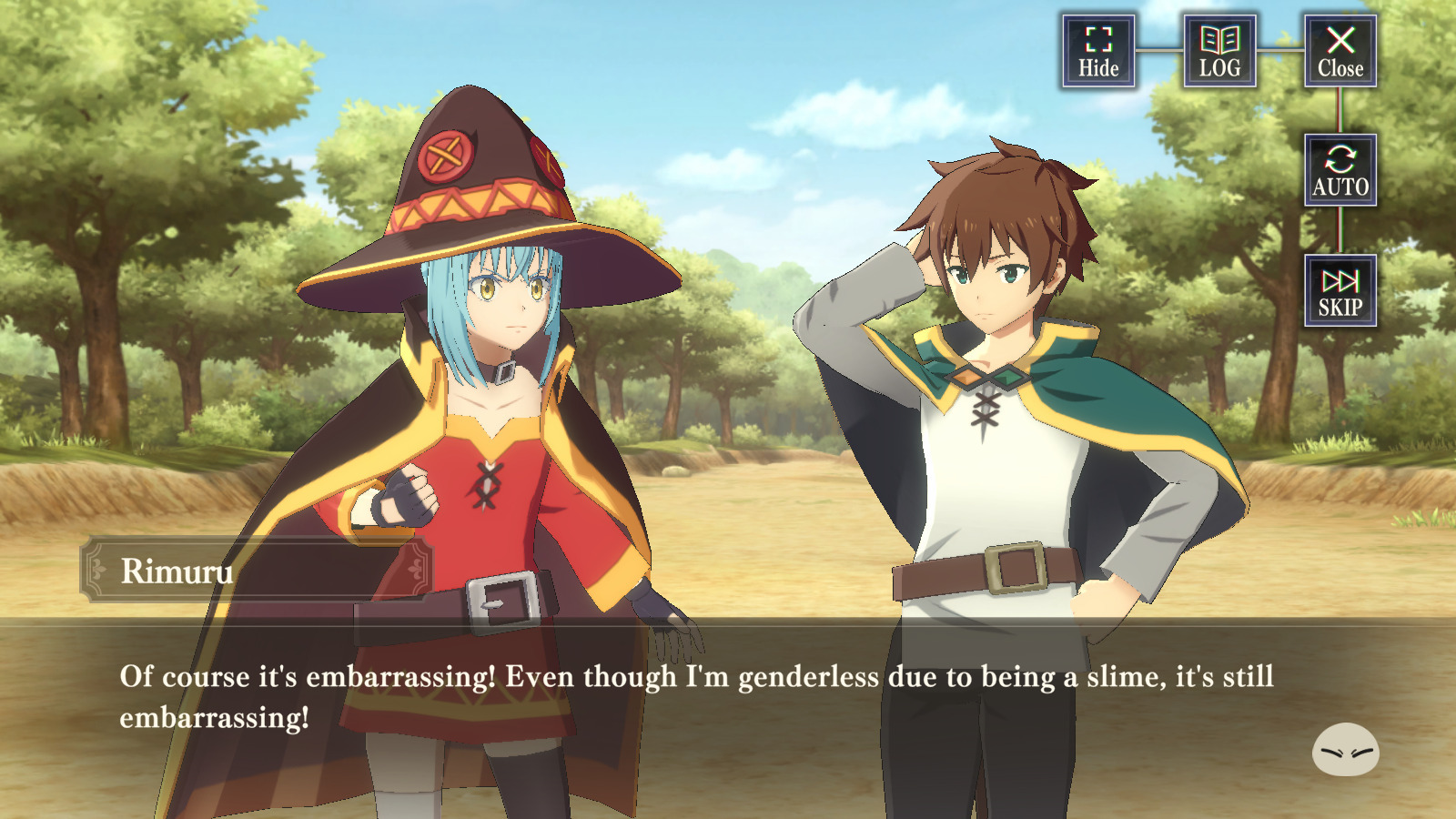Hide the dialogue interface
The image size is (1456, 819).
point(1098,51)
